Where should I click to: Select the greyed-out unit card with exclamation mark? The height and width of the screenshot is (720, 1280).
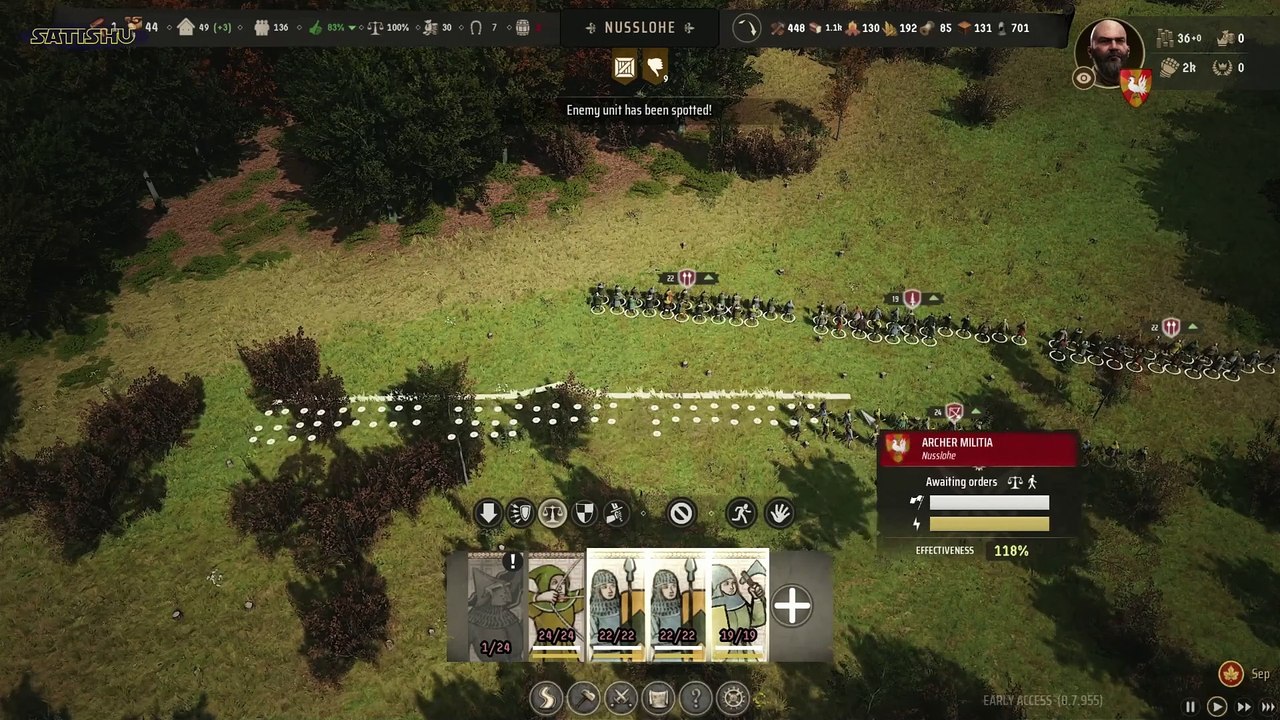click(496, 606)
